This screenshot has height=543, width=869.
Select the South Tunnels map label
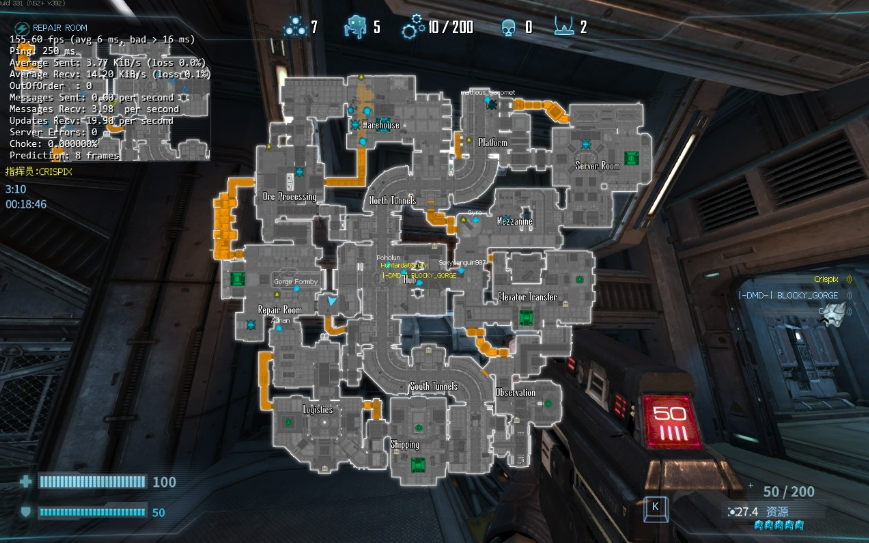pos(433,386)
